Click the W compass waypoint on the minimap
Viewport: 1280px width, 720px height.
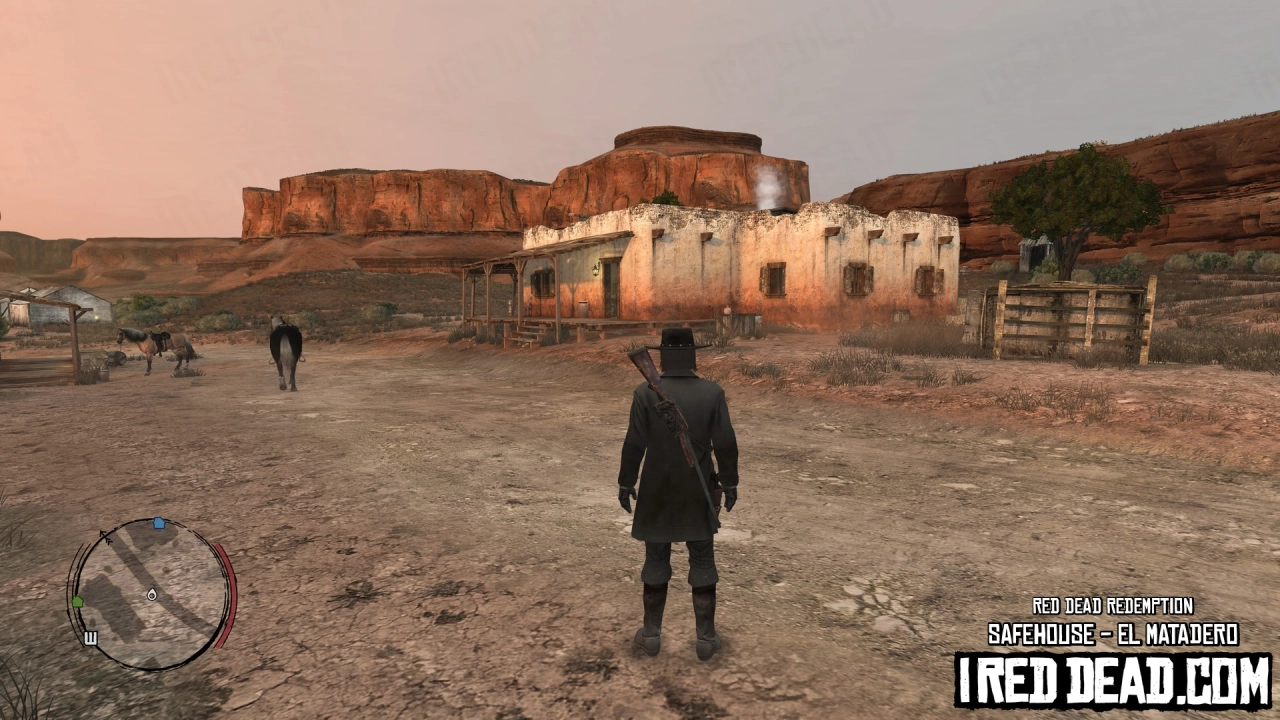(91, 636)
